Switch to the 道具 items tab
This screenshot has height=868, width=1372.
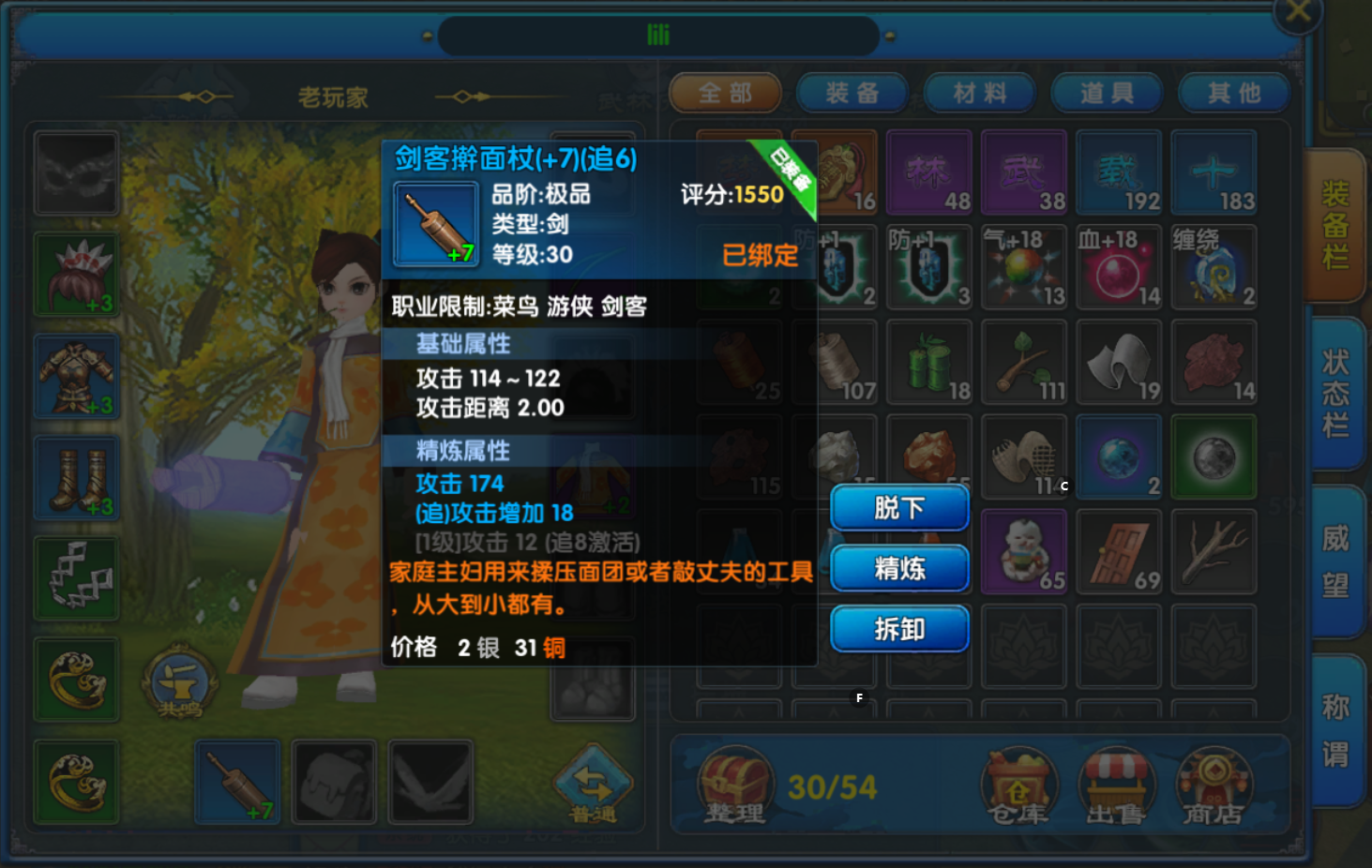point(1107,93)
